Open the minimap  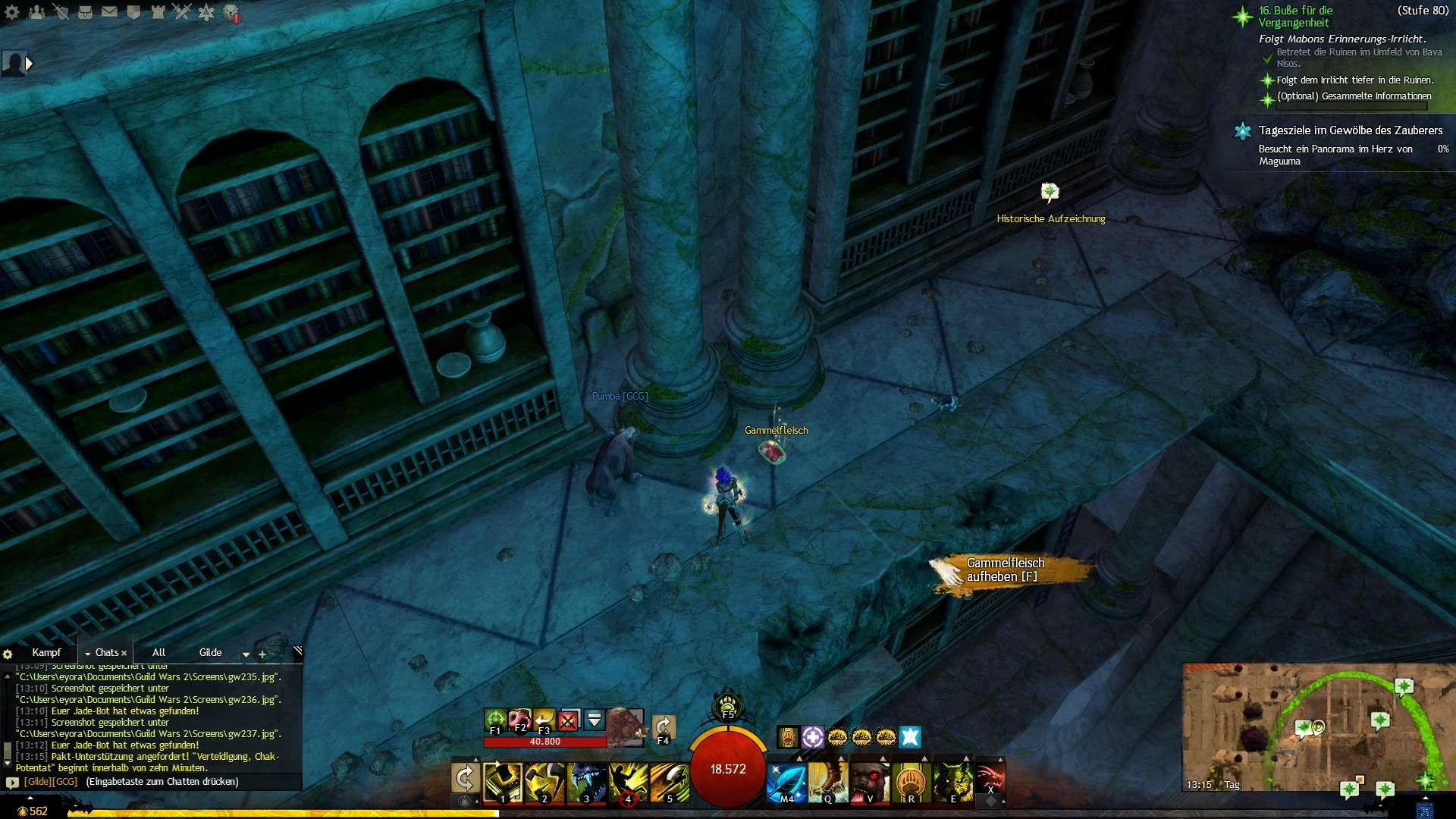tap(1318, 726)
